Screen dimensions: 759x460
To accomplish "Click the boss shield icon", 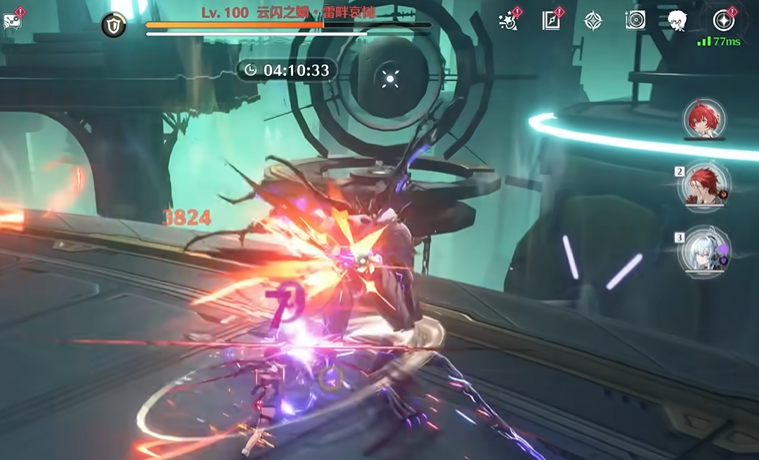I will (114, 27).
